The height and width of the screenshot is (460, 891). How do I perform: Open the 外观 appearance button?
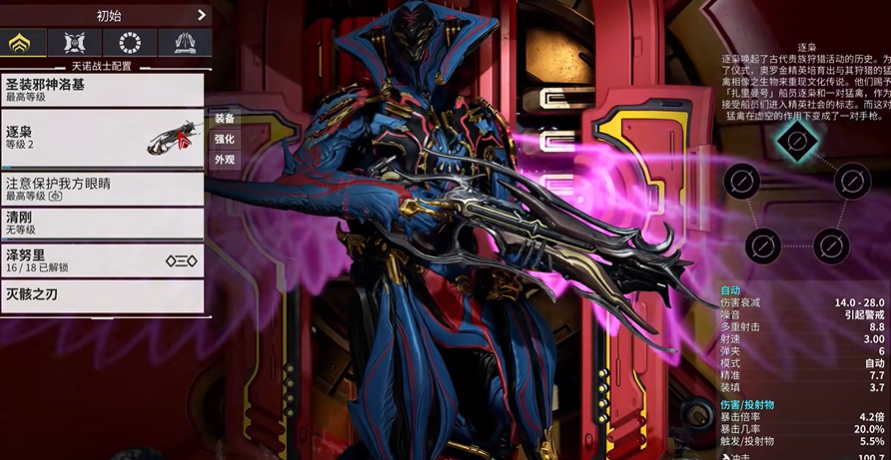tap(224, 160)
